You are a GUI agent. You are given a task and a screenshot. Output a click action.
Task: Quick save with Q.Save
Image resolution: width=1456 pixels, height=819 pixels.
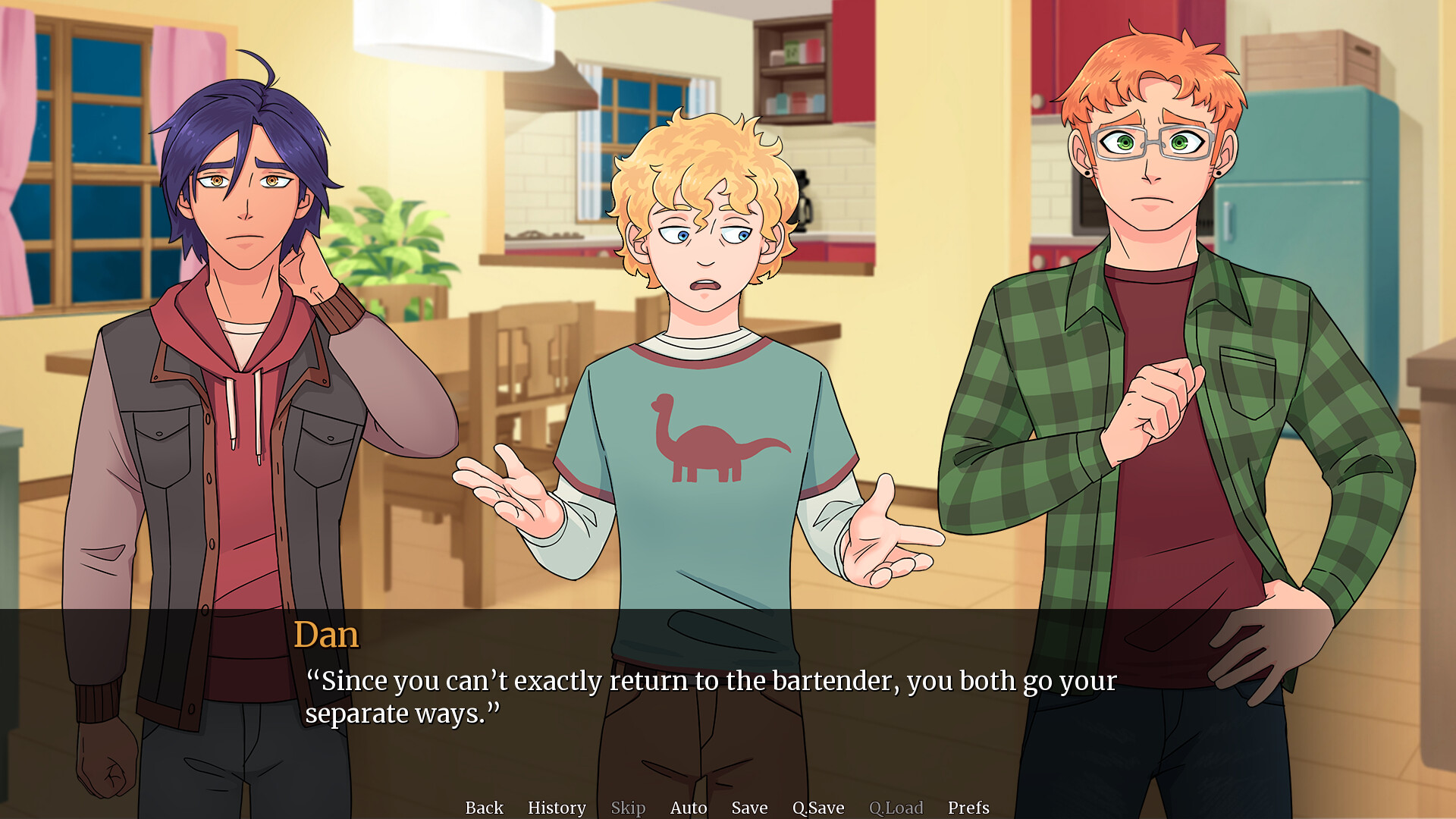[818, 808]
